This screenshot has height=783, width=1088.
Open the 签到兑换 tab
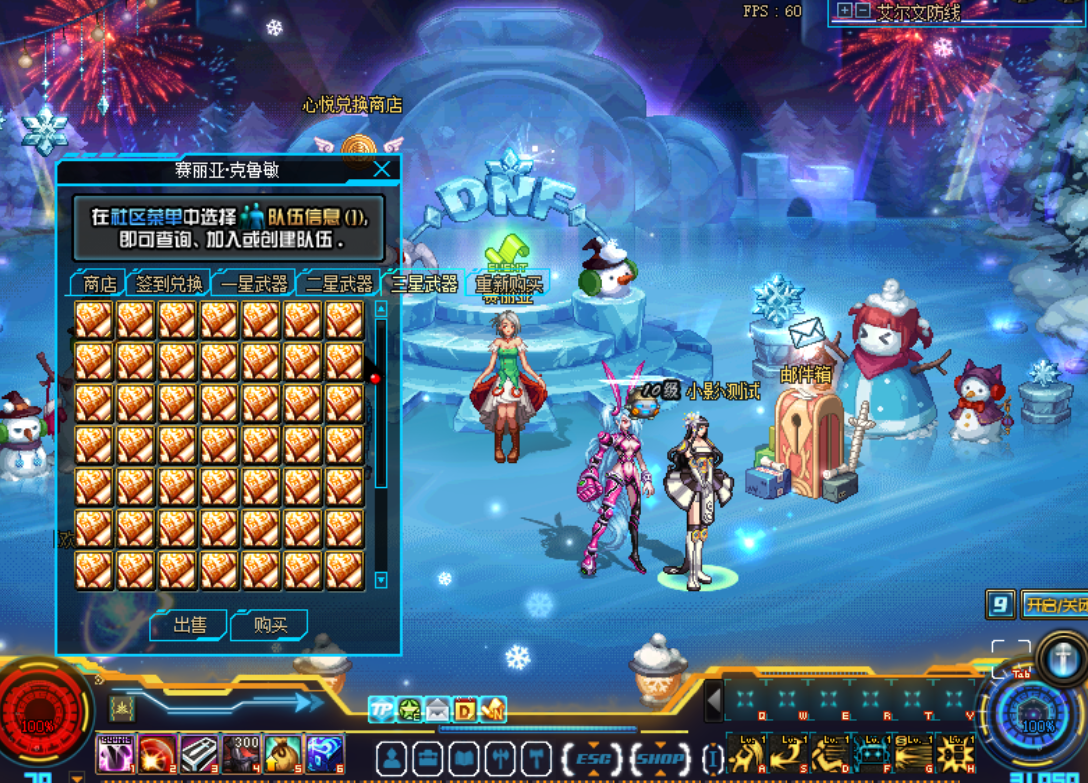[x=169, y=284]
